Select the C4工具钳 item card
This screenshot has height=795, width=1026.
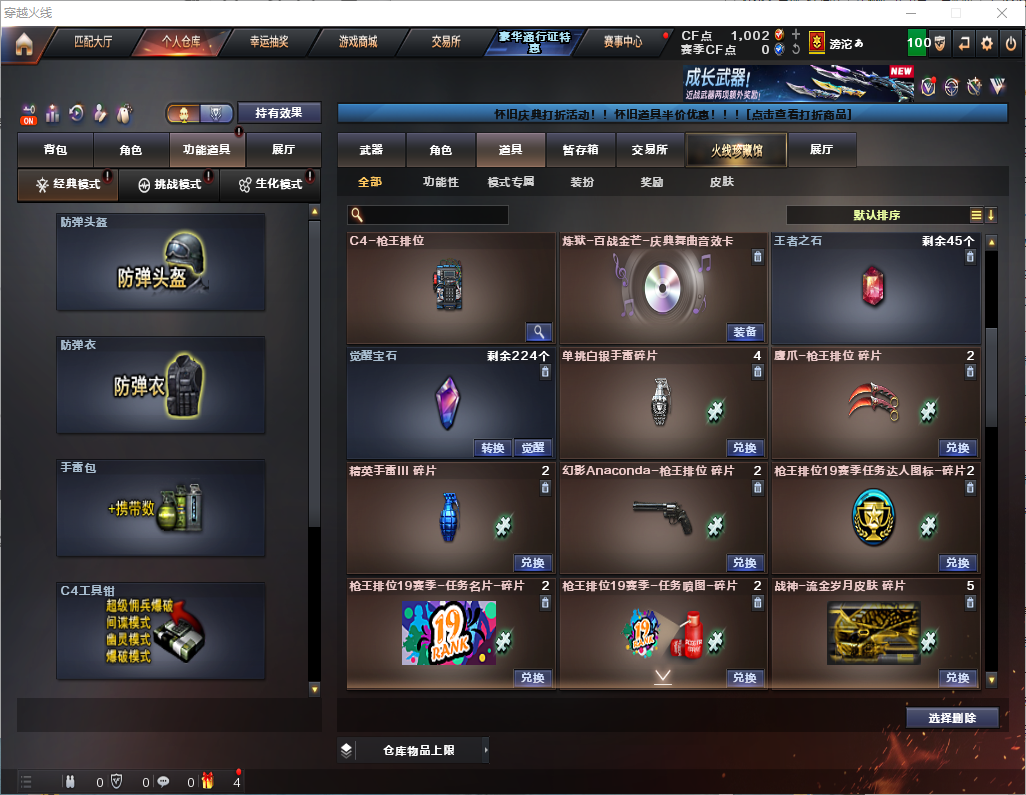click(x=161, y=630)
